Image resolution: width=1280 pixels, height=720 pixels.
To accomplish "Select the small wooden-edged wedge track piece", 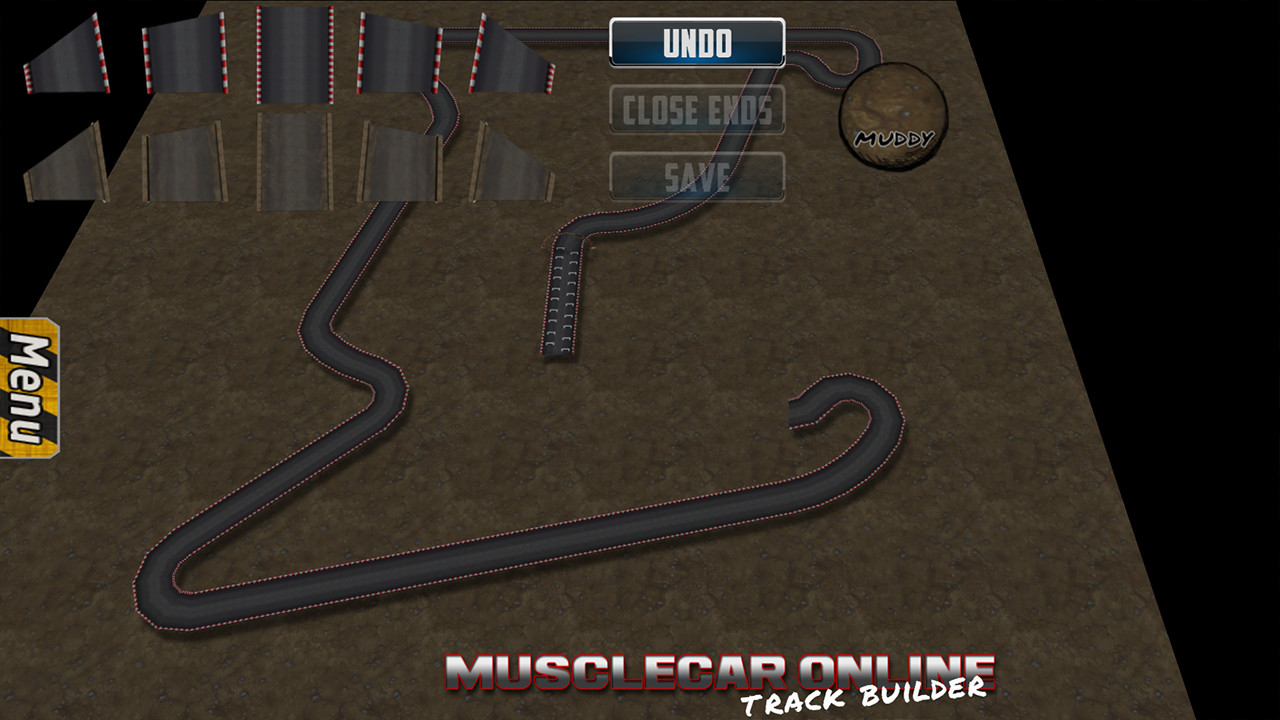I will click(x=65, y=160).
